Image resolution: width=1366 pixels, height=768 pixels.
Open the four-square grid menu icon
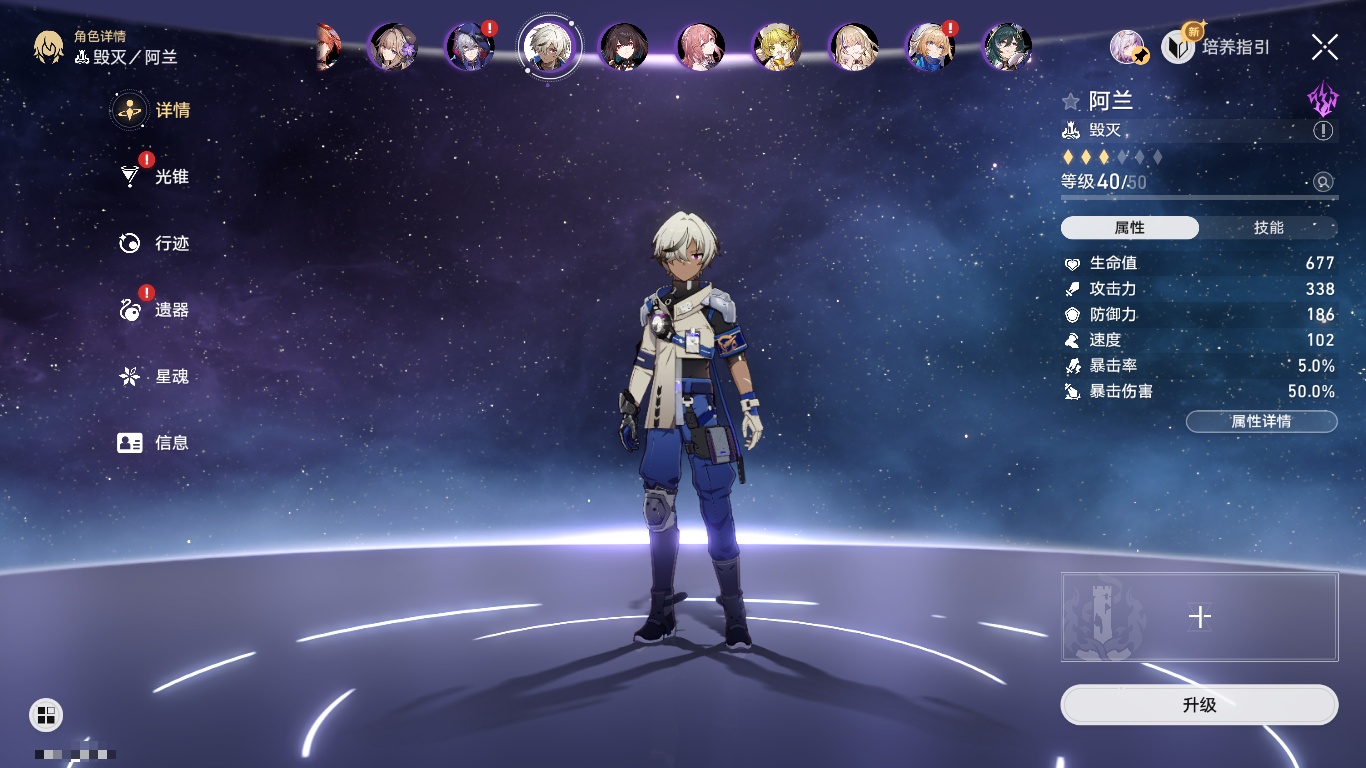46,714
